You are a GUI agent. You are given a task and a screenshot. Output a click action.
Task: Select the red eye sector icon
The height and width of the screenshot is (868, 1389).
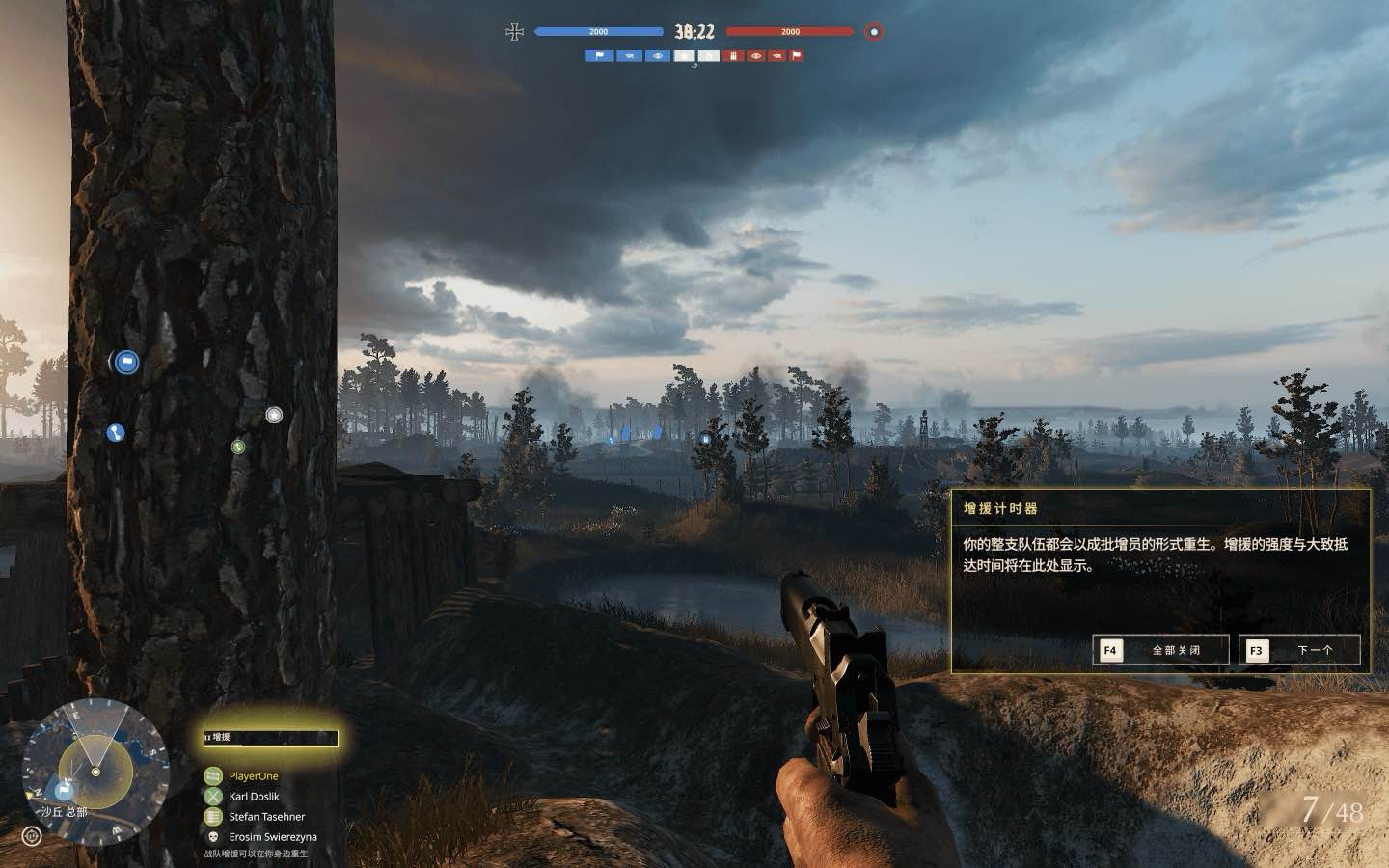pos(756,56)
